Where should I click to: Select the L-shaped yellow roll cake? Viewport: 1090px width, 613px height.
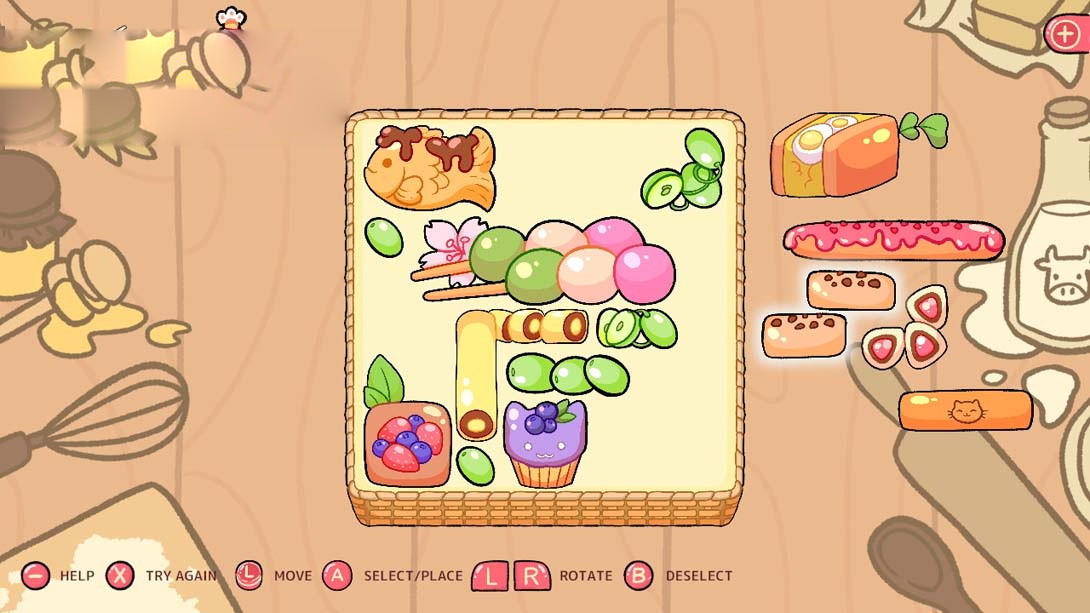coord(476,368)
